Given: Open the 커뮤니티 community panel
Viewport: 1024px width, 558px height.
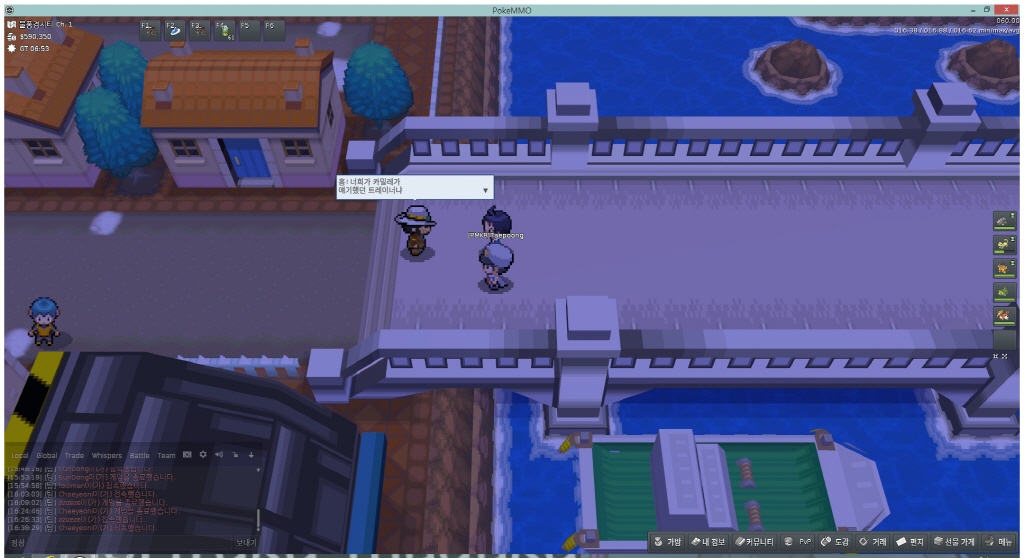Looking at the screenshot, I should (x=755, y=541).
